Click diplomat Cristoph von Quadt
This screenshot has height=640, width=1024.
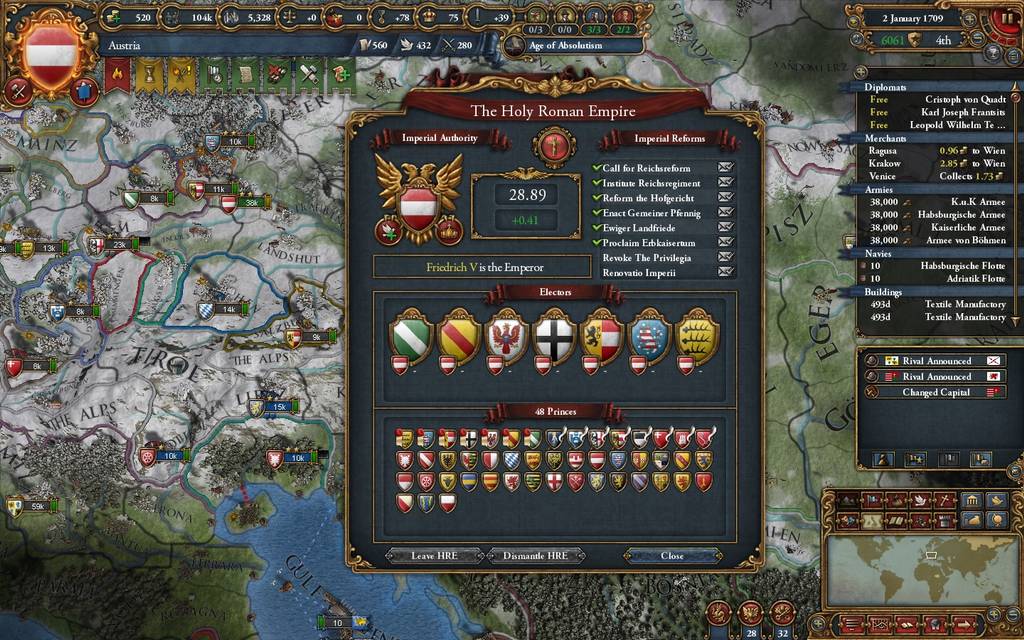(x=964, y=99)
